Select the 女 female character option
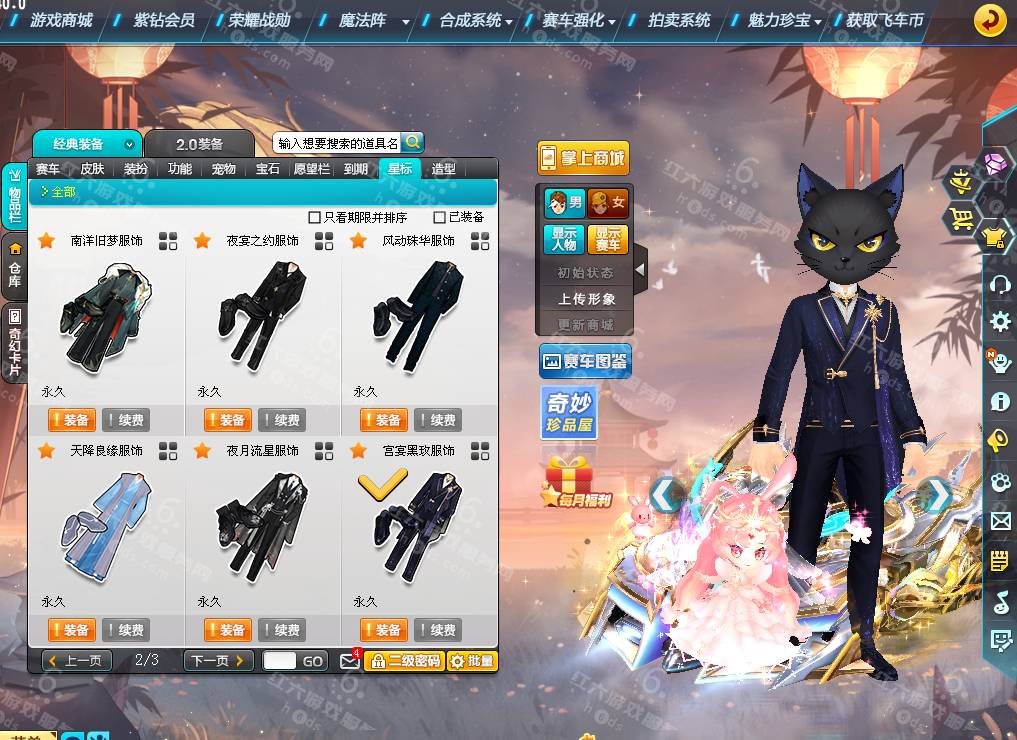Viewport: 1017px width, 740px height. click(x=608, y=203)
